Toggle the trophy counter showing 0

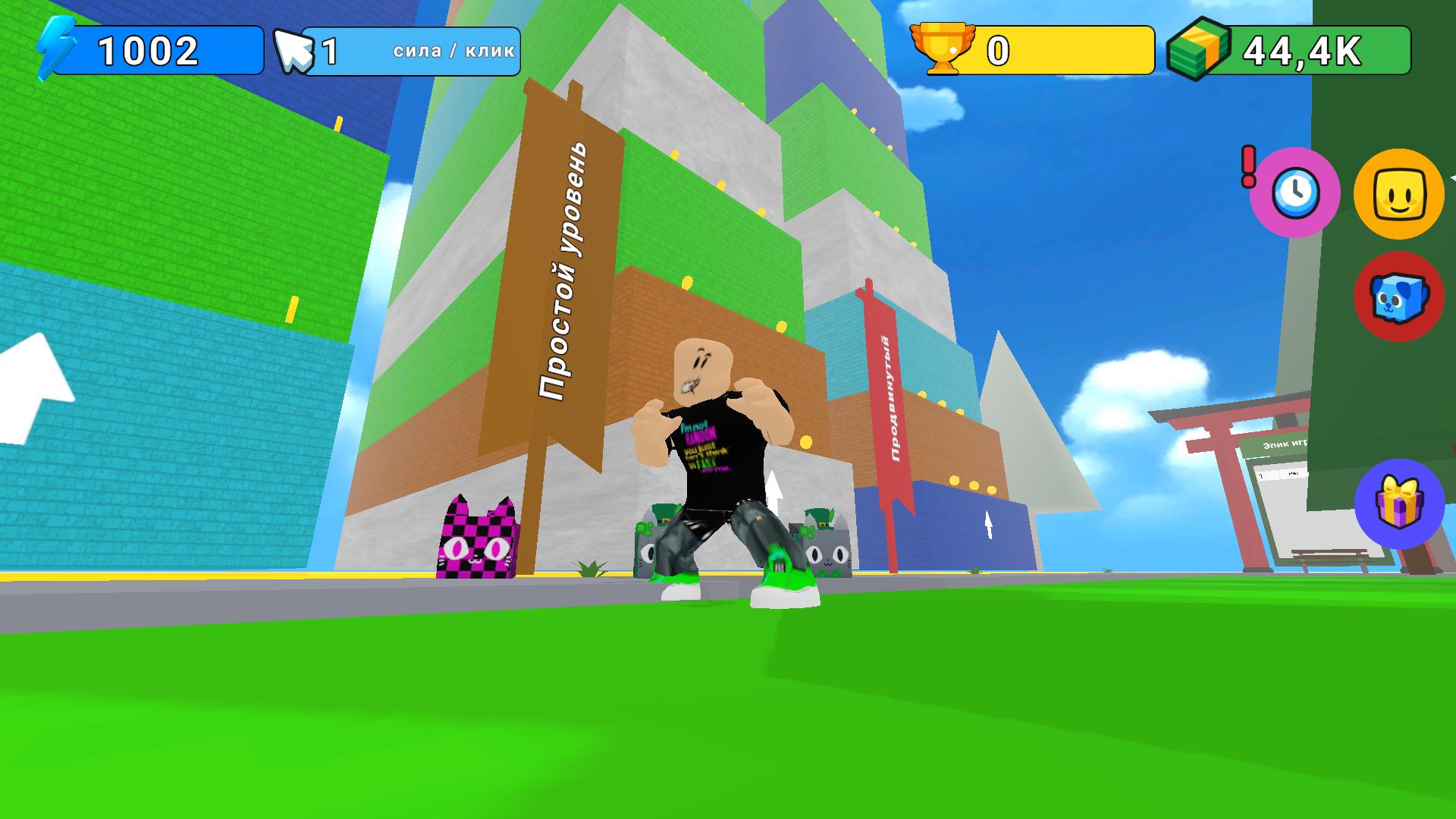pos(1001,49)
